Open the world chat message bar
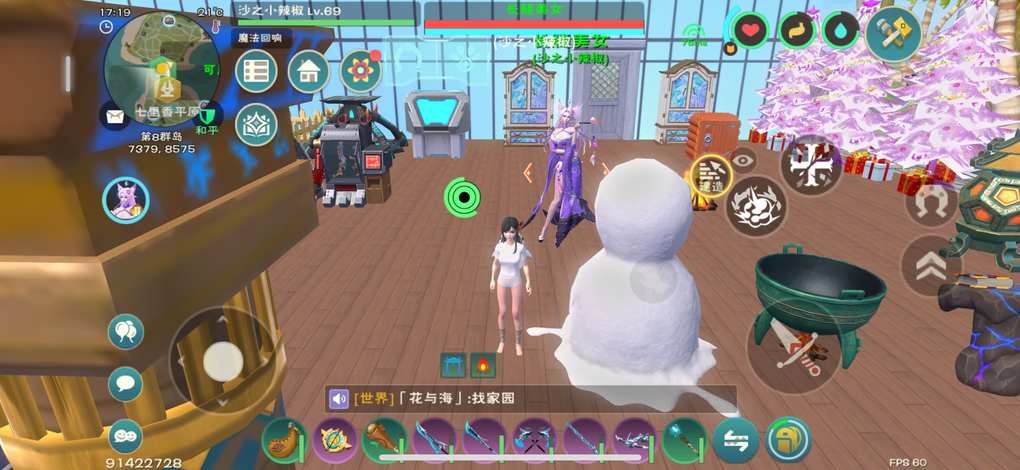 [x=531, y=399]
